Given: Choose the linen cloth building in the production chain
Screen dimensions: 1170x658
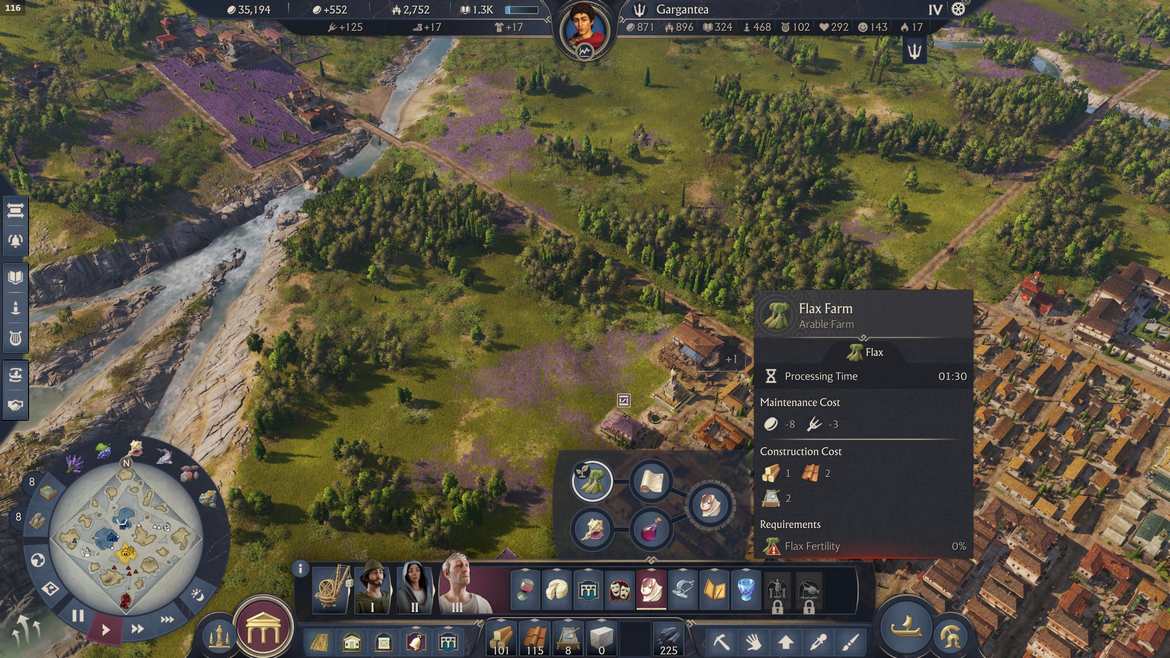Looking at the screenshot, I should [650, 481].
